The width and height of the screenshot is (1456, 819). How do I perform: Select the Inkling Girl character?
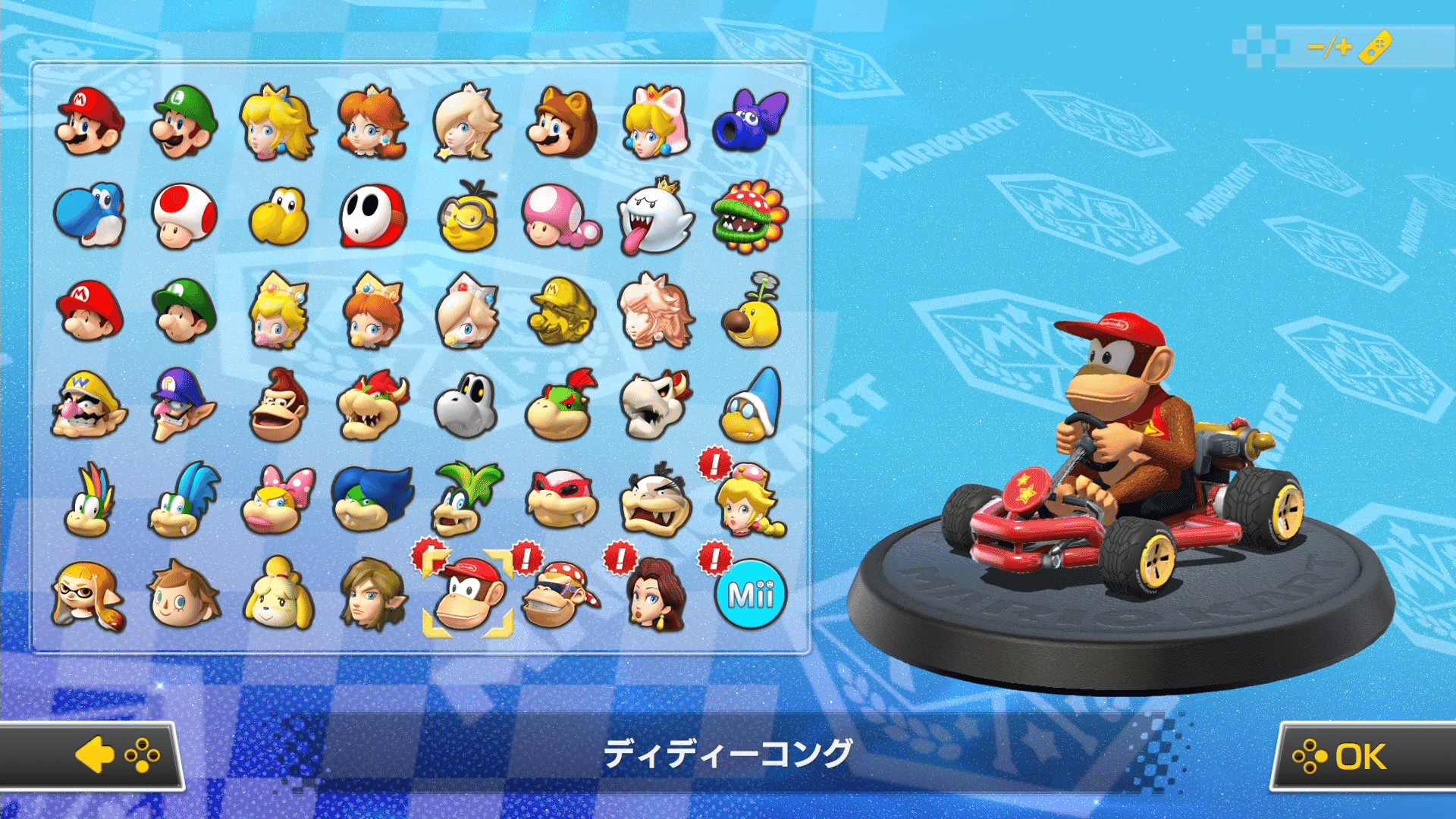click(89, 597)
